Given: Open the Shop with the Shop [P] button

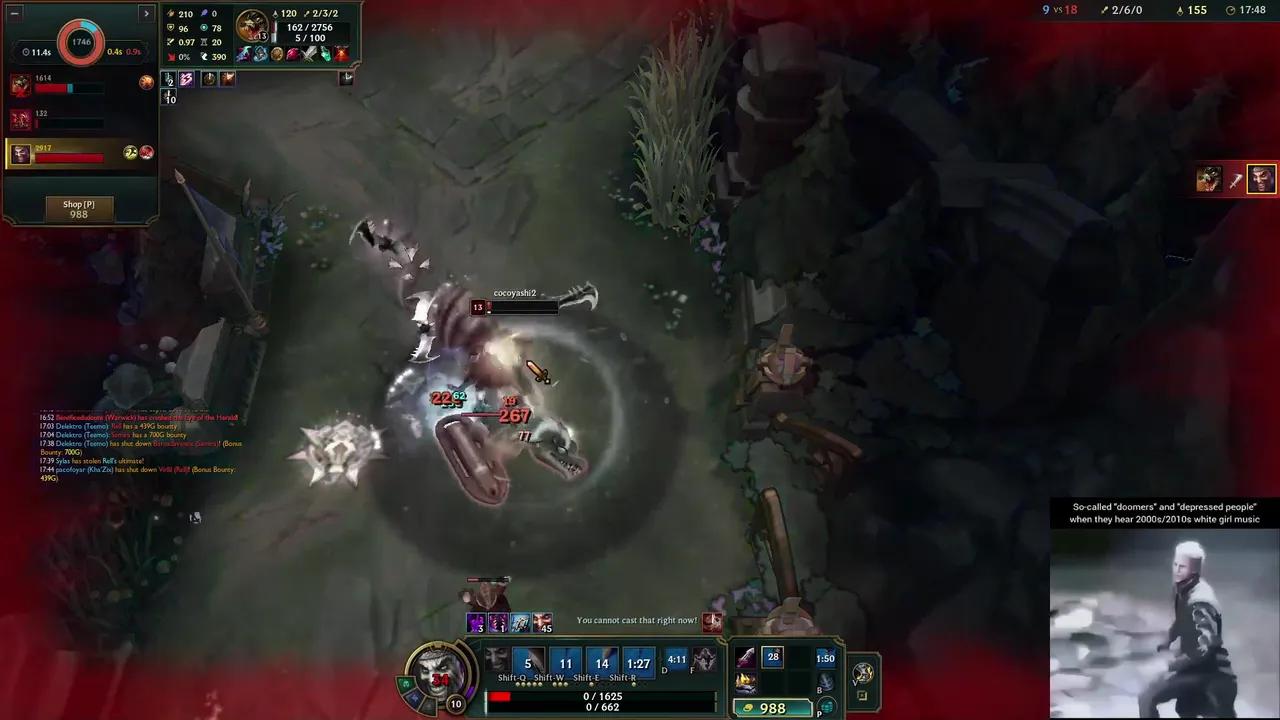Looking at the screenshot, I should 78,208.
